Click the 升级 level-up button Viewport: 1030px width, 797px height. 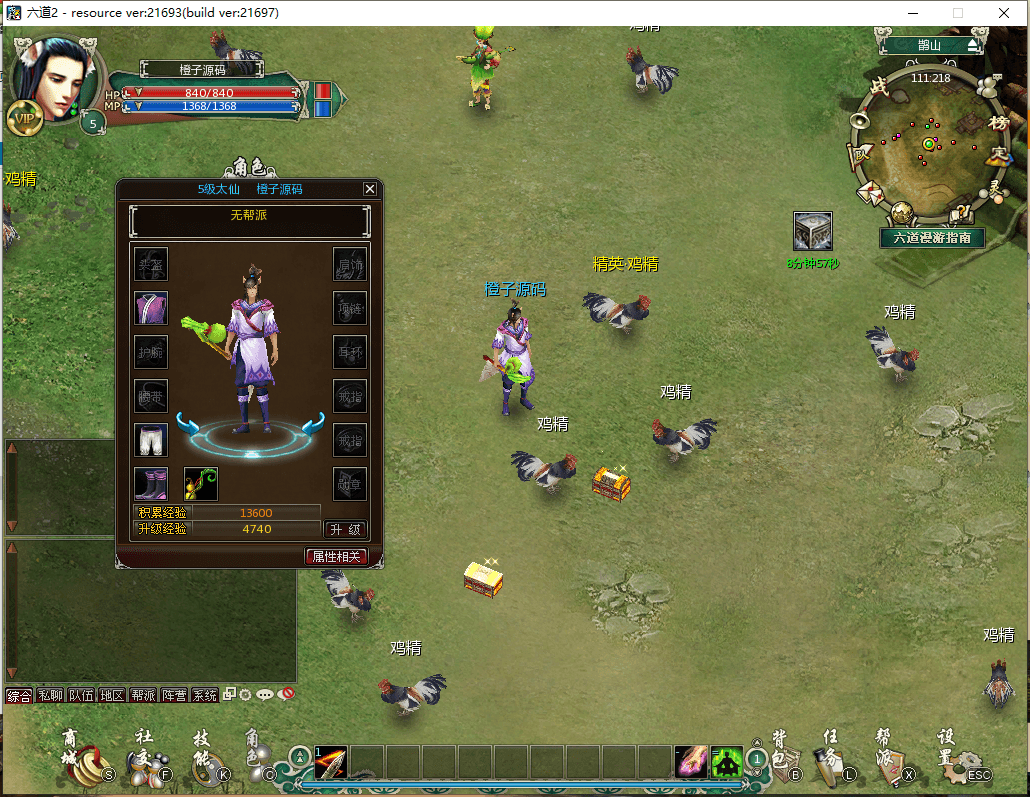[x=345, y=529]
